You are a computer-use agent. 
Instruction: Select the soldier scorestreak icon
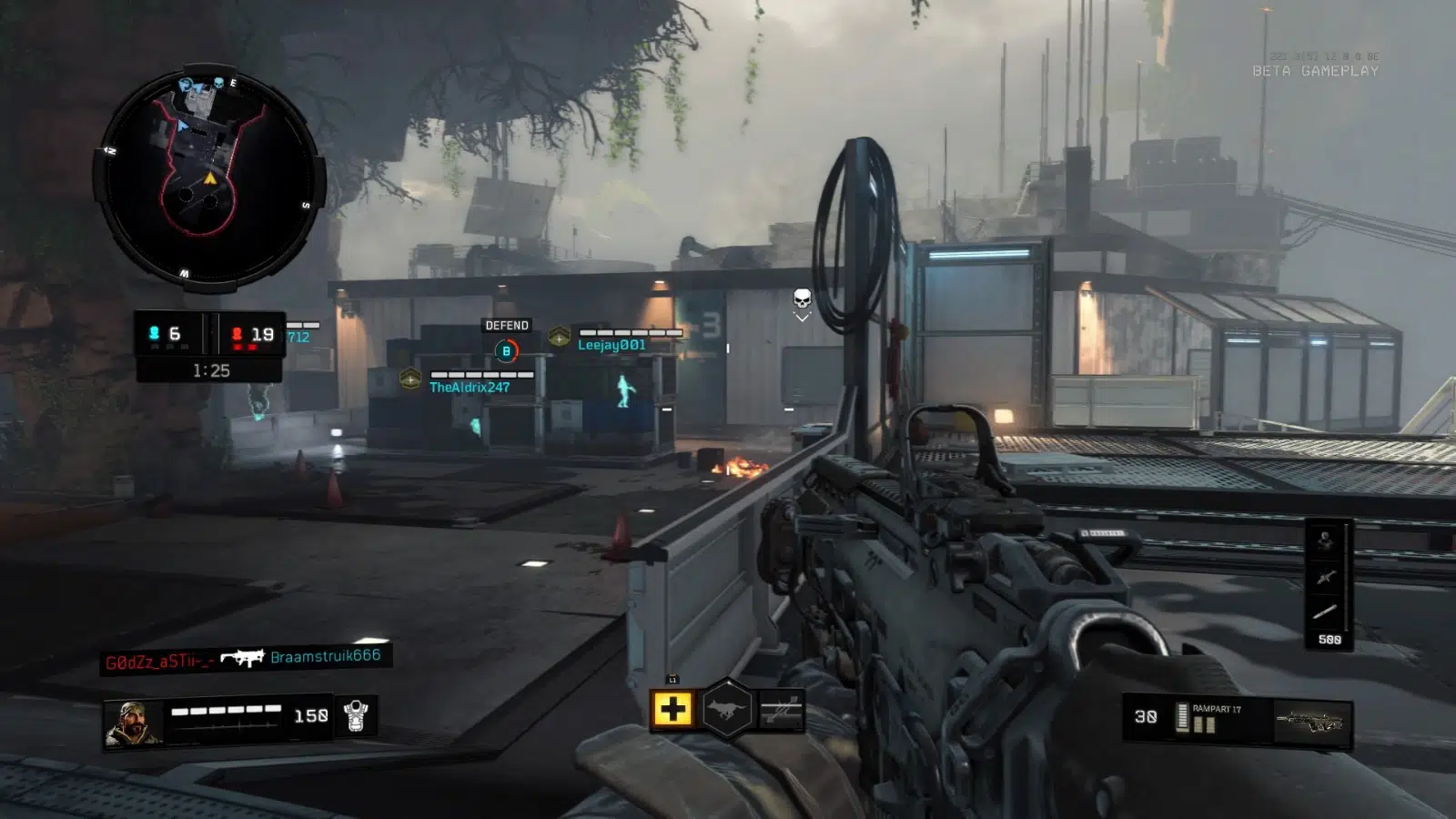tap(1326, 541)
